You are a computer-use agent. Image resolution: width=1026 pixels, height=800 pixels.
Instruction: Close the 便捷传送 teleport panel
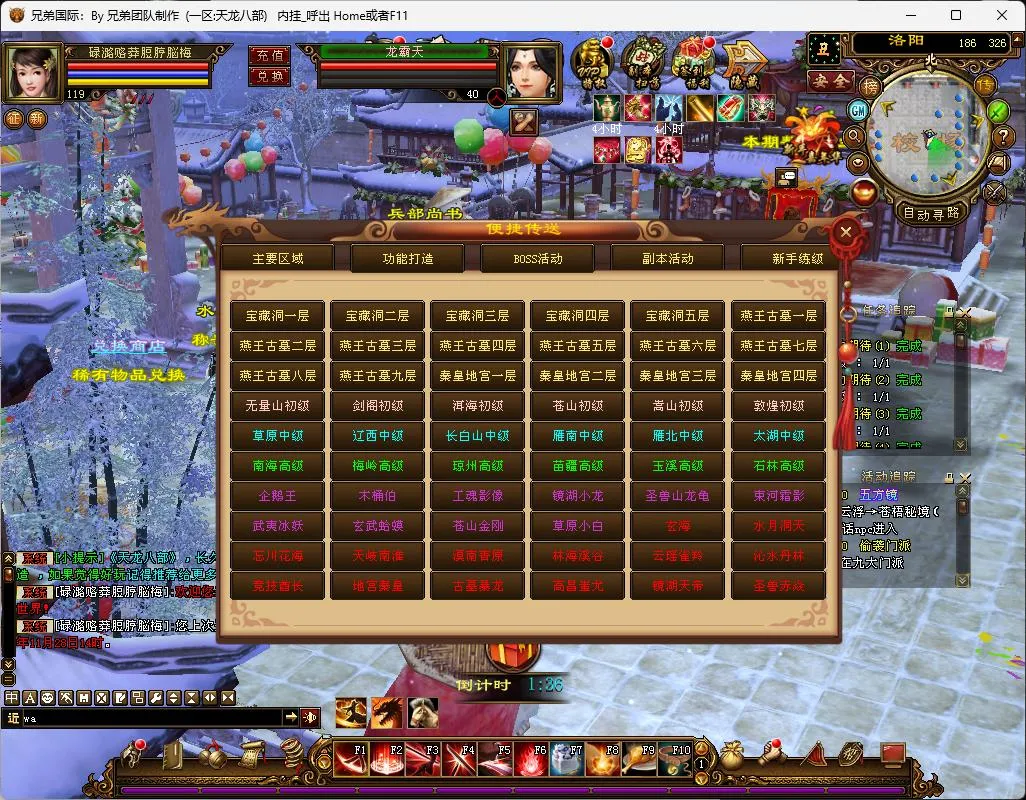coord(846,233)
